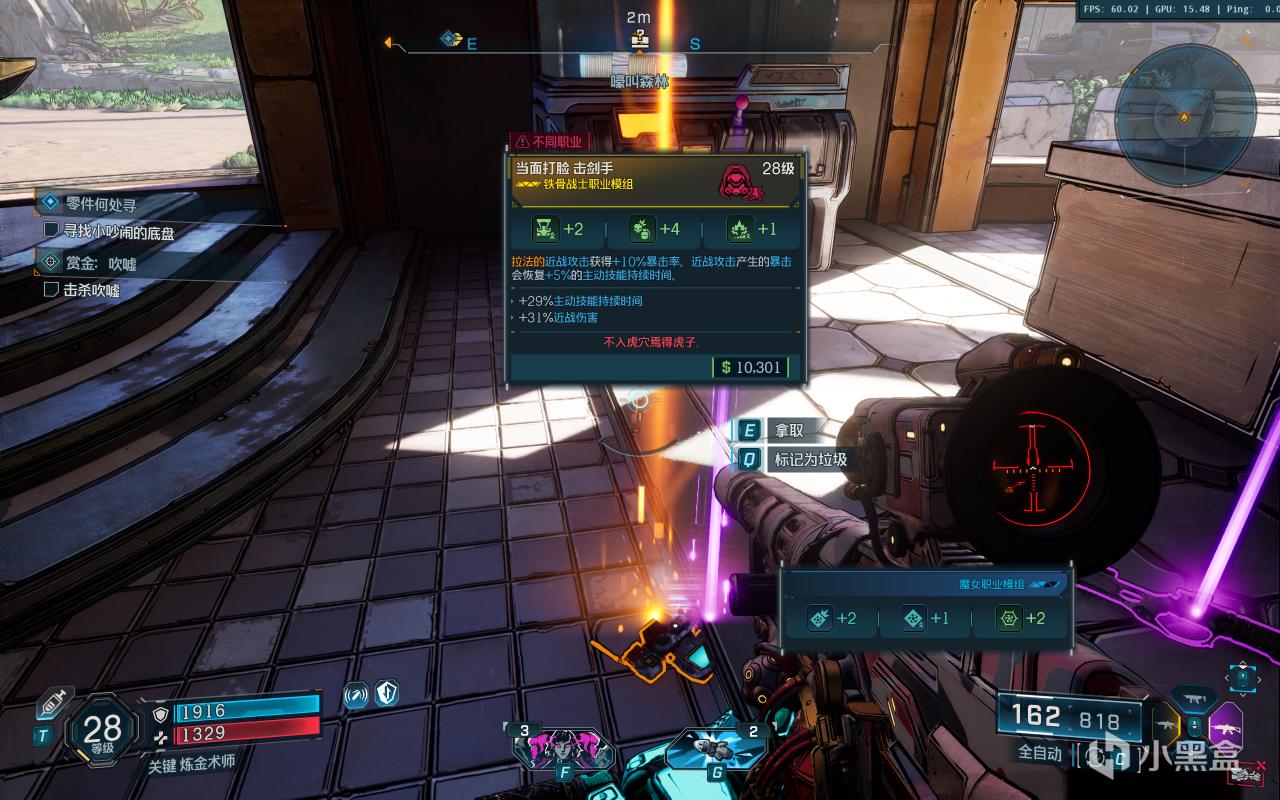Click the compass objective marker for 嚎叫森林

(640, 40)
